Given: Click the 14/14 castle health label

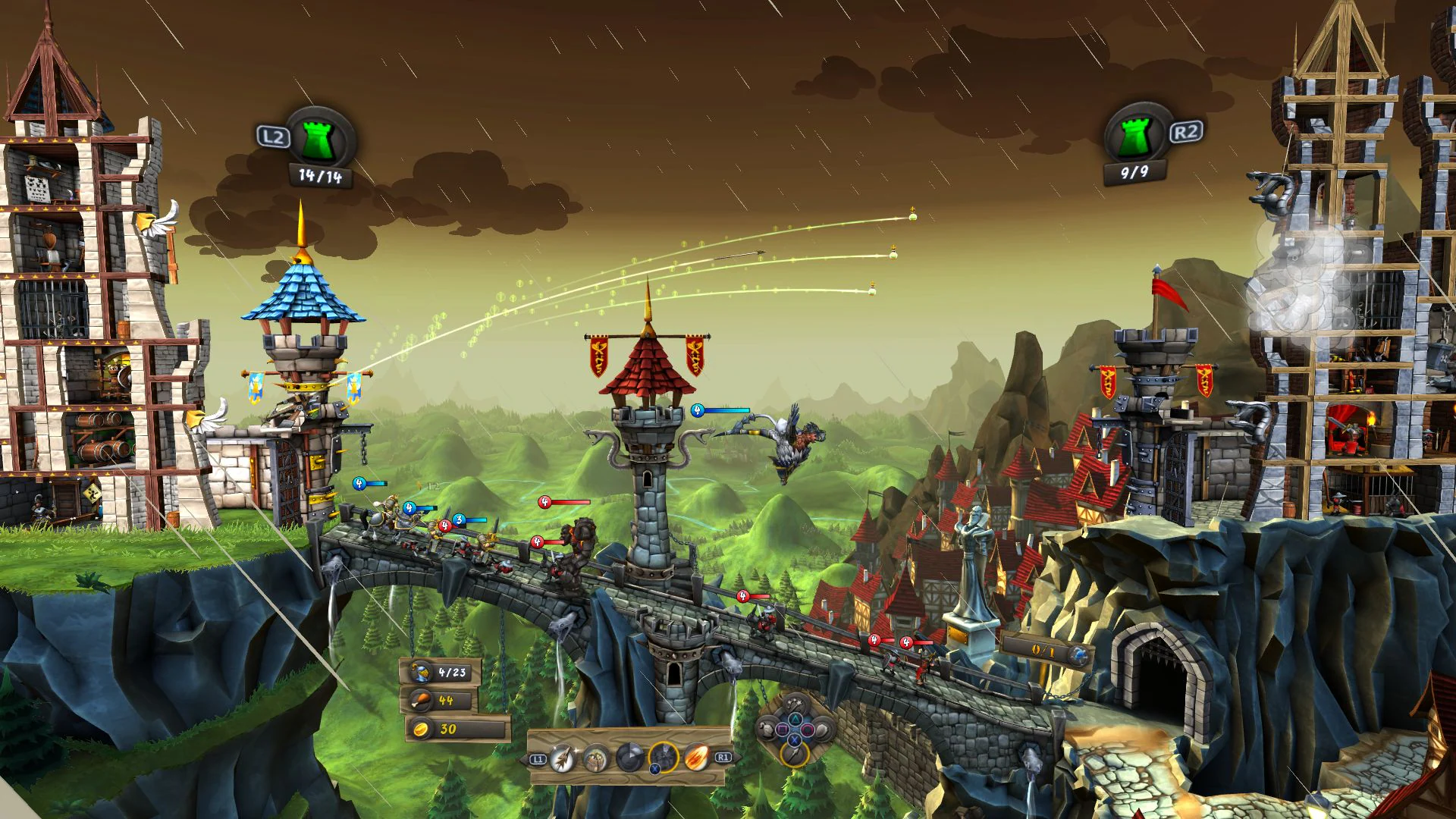Looking at the screenshot, I should [x=320, y=174].
